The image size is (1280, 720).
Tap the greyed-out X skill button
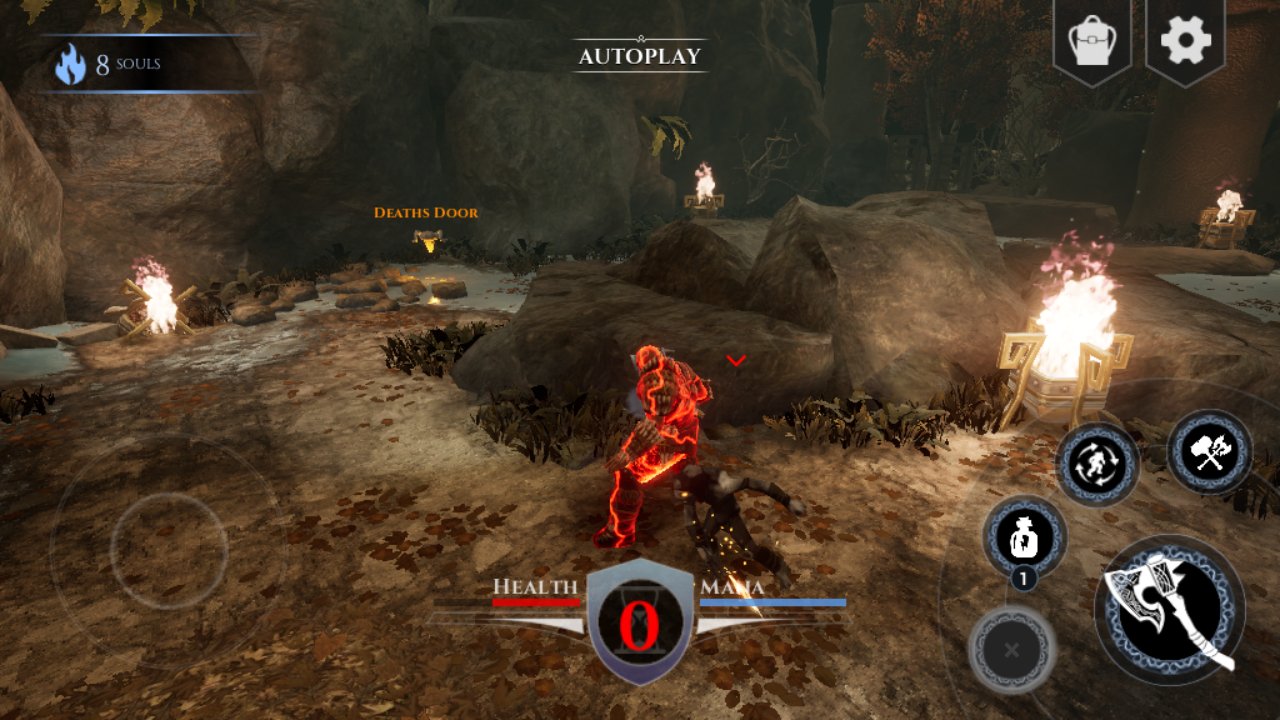coord(1012,650)
